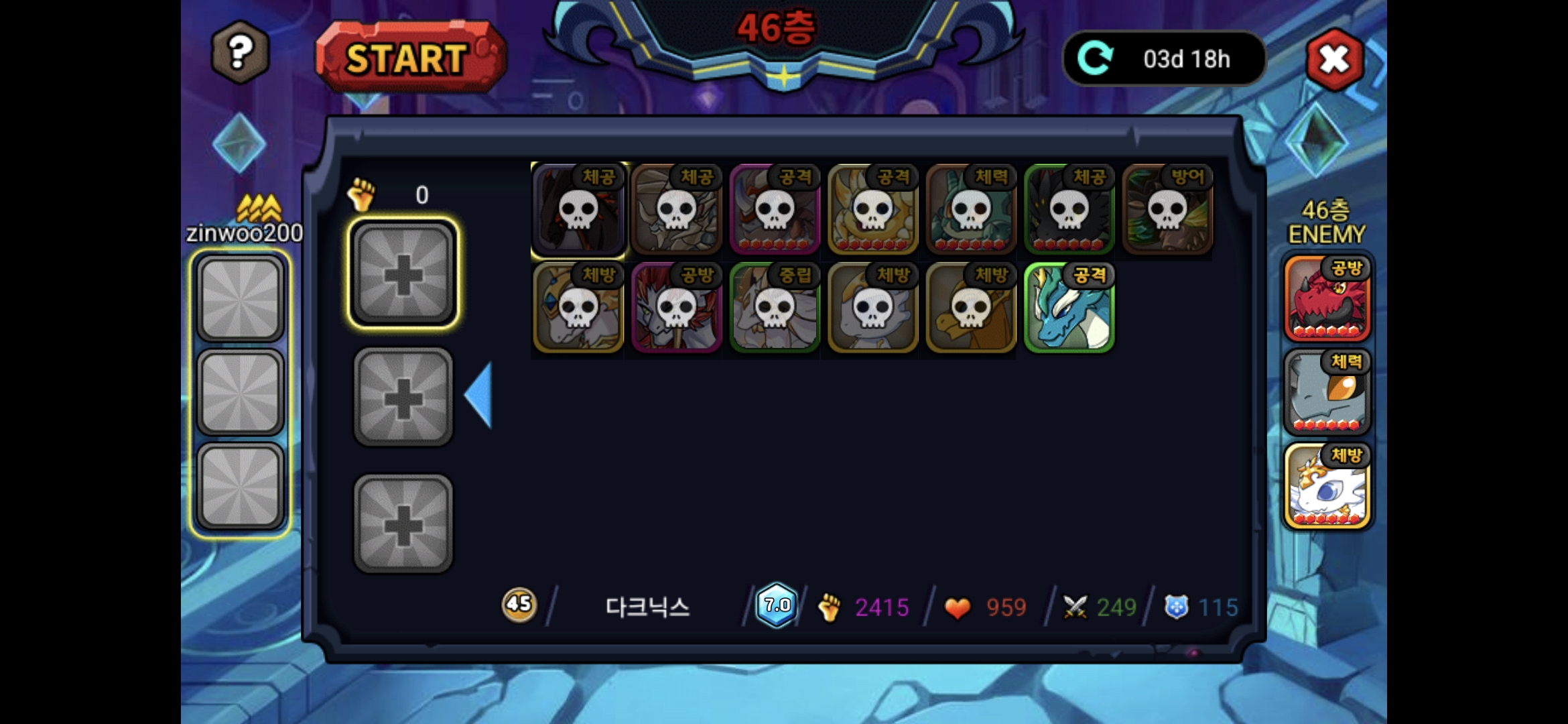Close the tower screen with the red X
Image resolution: width=1568 pixels, height=724 pixels.
point(1334,60)
